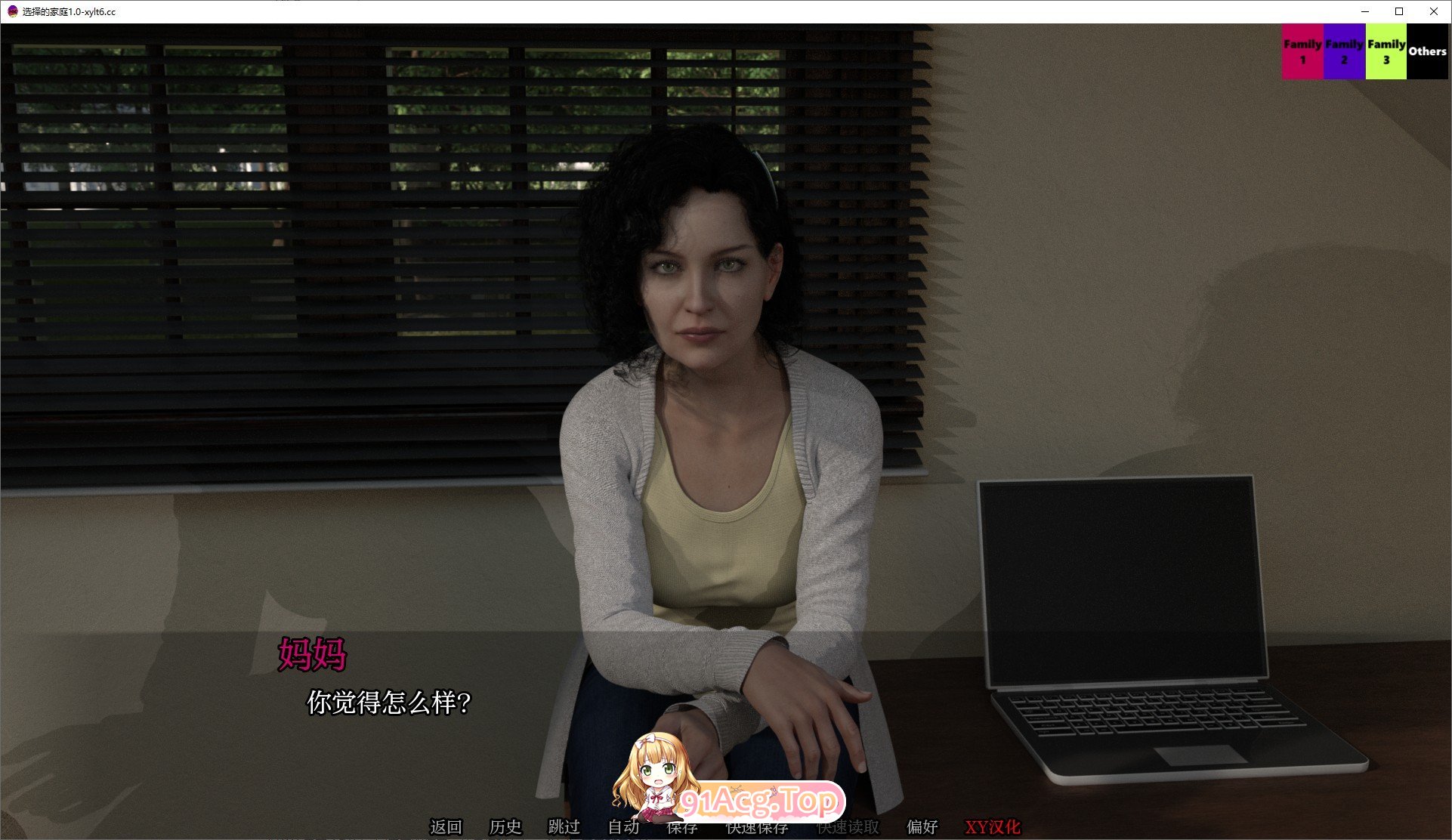Expand the 历史 dialogue history view

pos(506,827)
